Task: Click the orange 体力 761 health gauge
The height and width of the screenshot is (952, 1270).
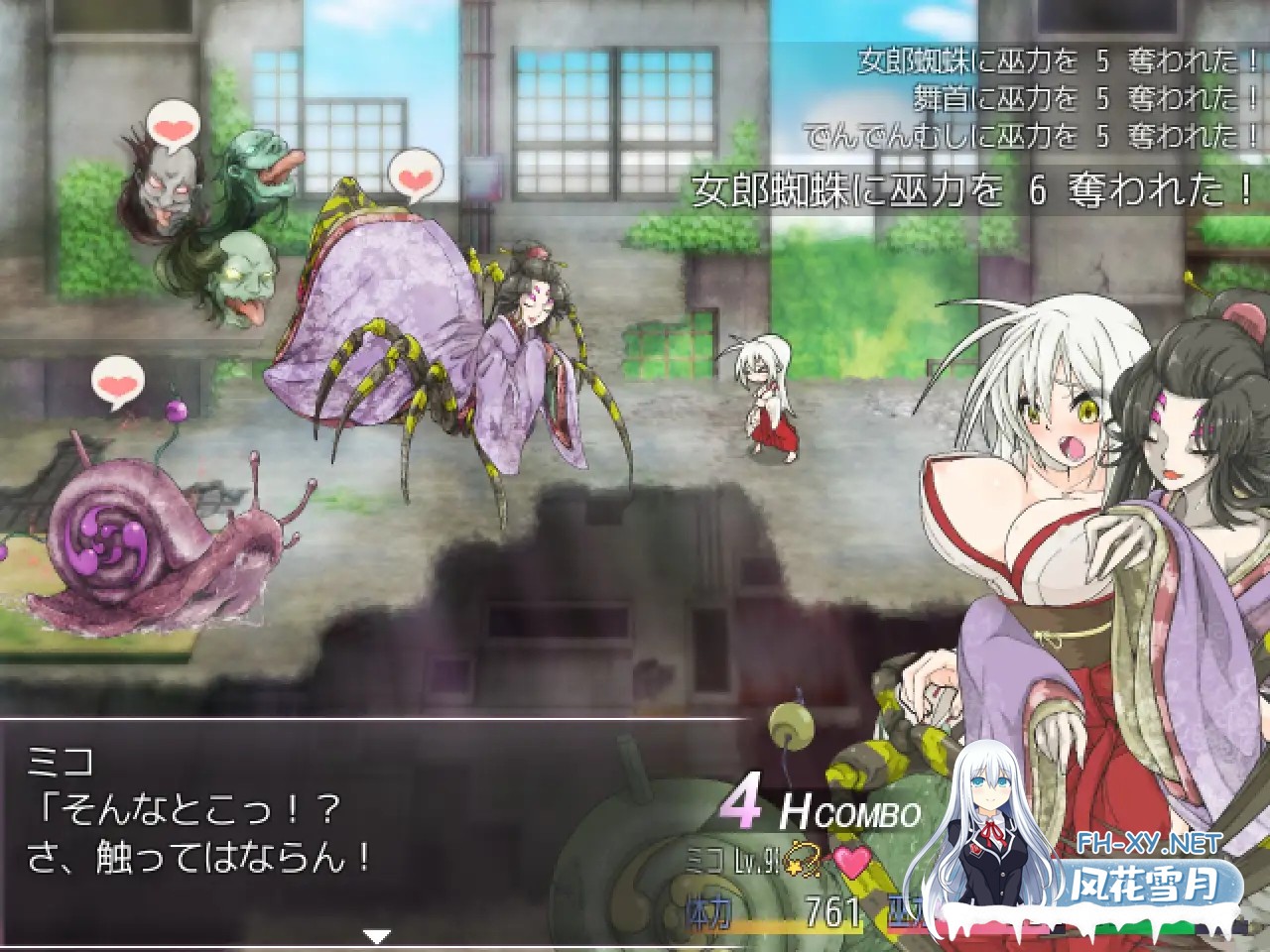Action: pyautogui.click(x=784, y=910)
